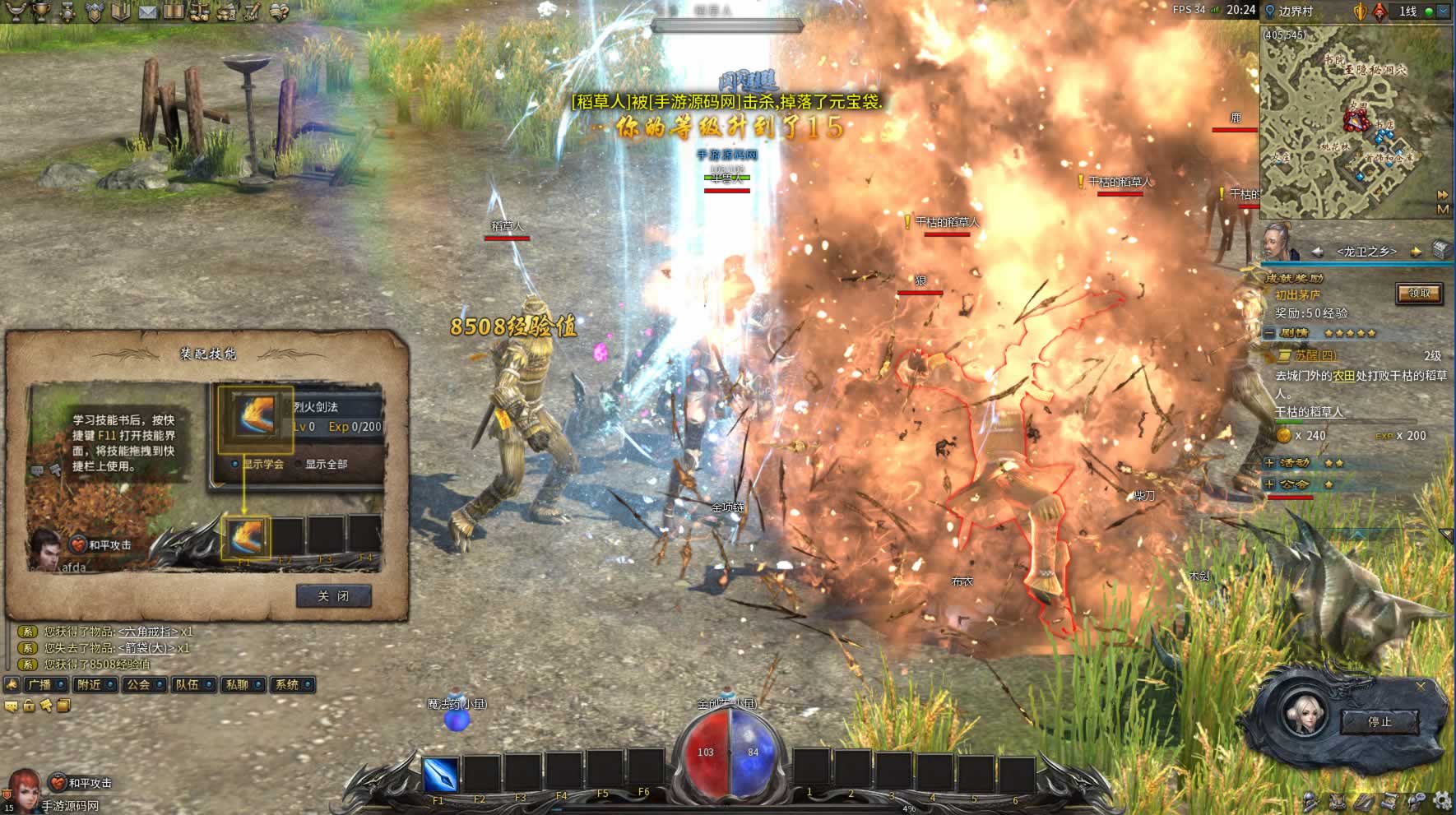Open the trophy icon in top bar
1456x815 pixels.
click(x=40, y=12)
